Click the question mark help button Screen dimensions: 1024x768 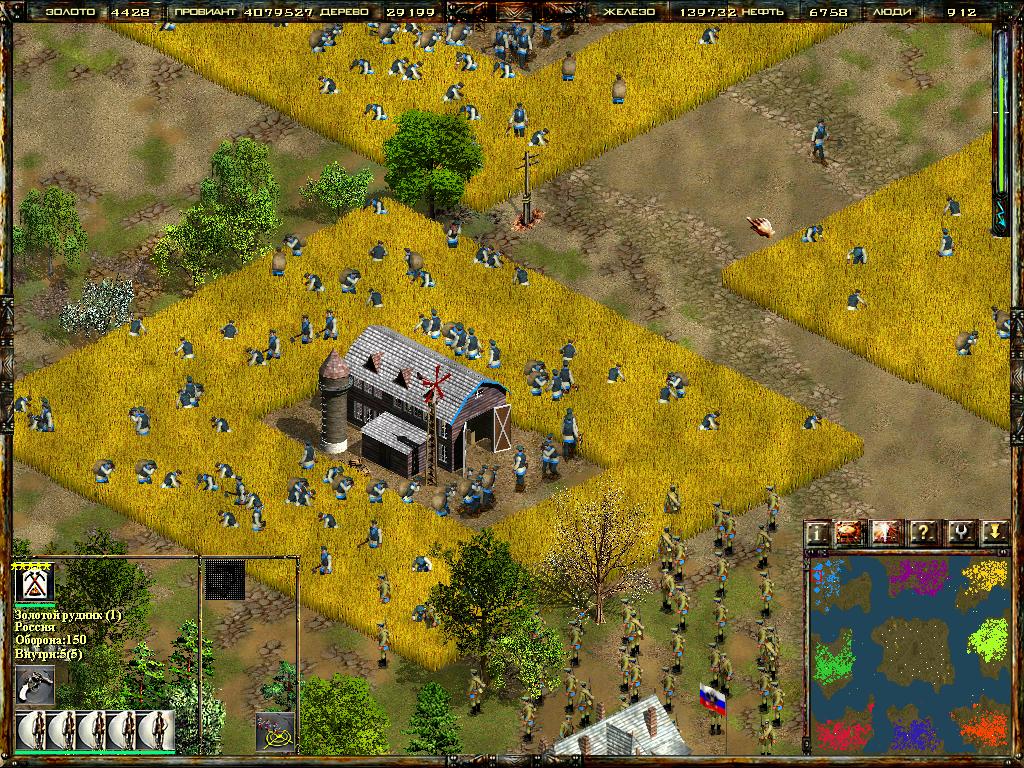[923, 532]
